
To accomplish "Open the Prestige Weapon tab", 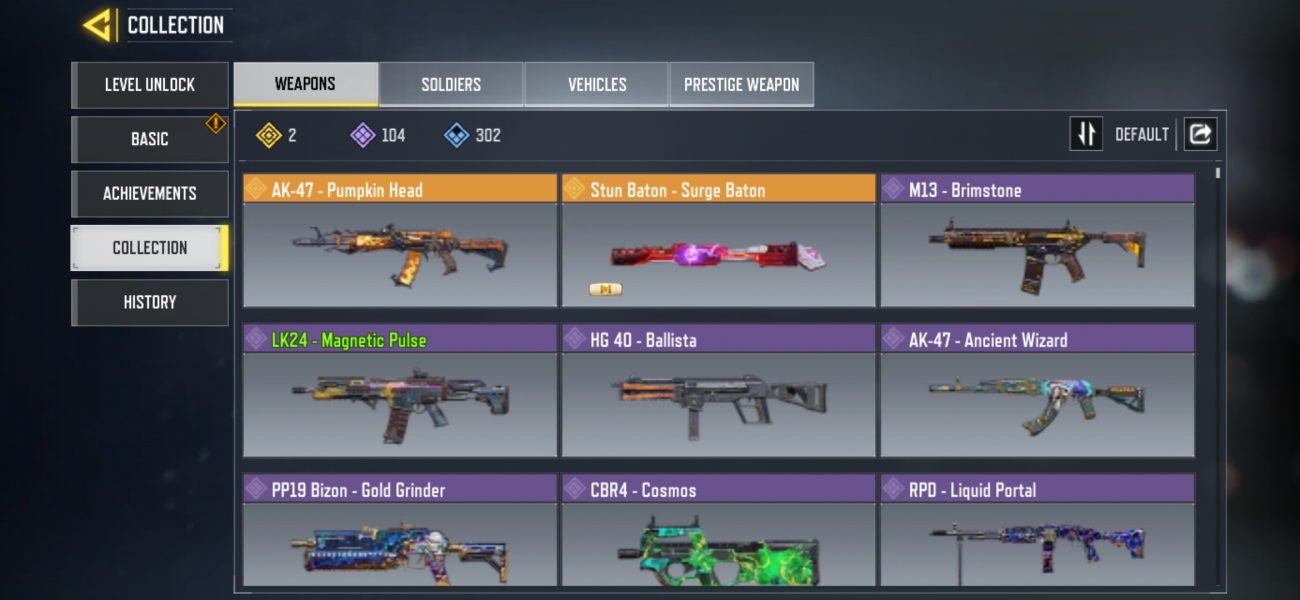I will [x=741, y=85].
